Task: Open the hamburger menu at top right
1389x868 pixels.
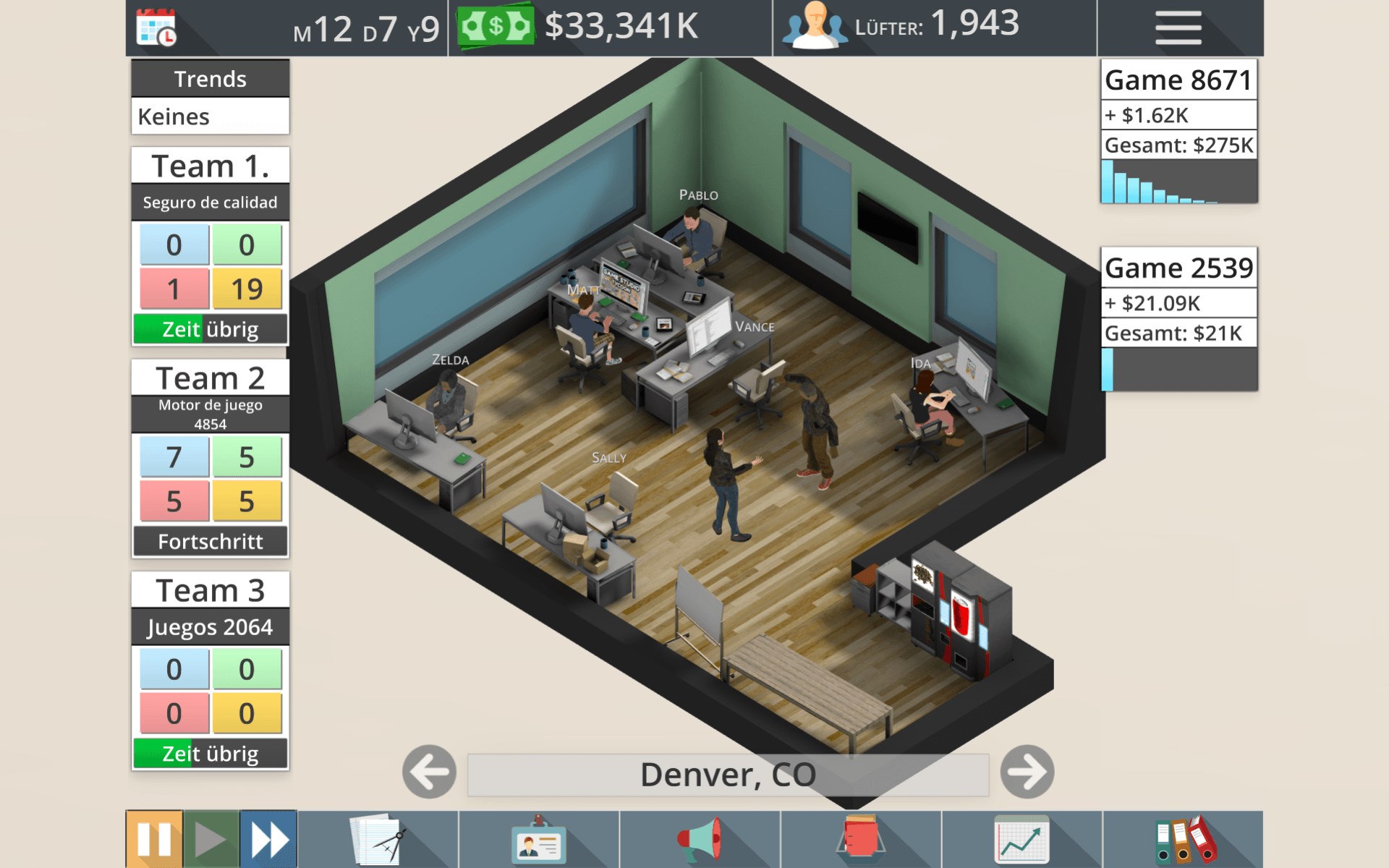Action: tap(1178, 26)
